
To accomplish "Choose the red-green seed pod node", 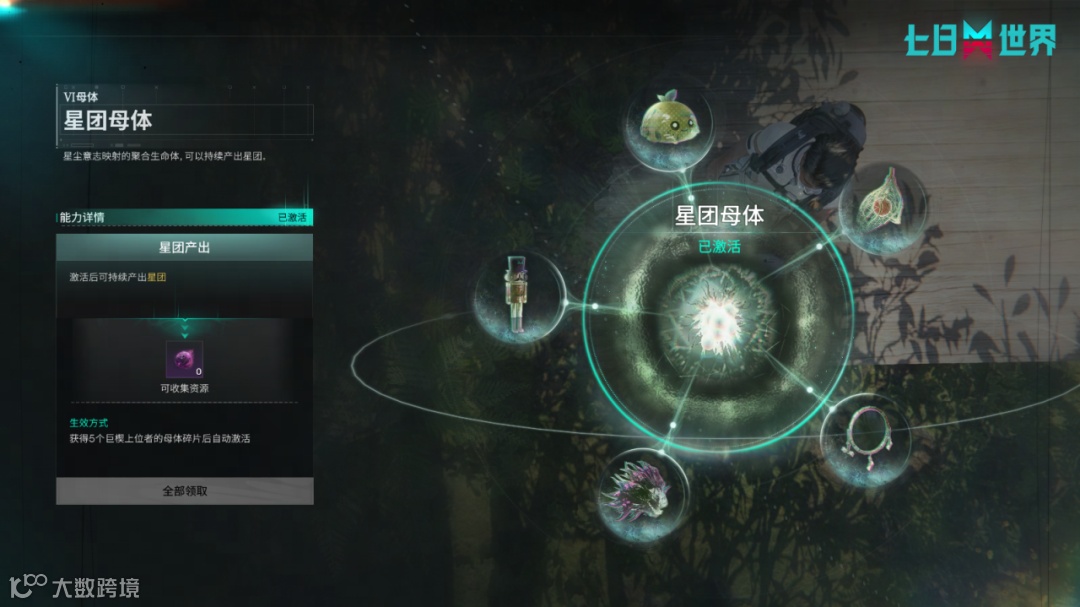I will (x=882, y=208).
